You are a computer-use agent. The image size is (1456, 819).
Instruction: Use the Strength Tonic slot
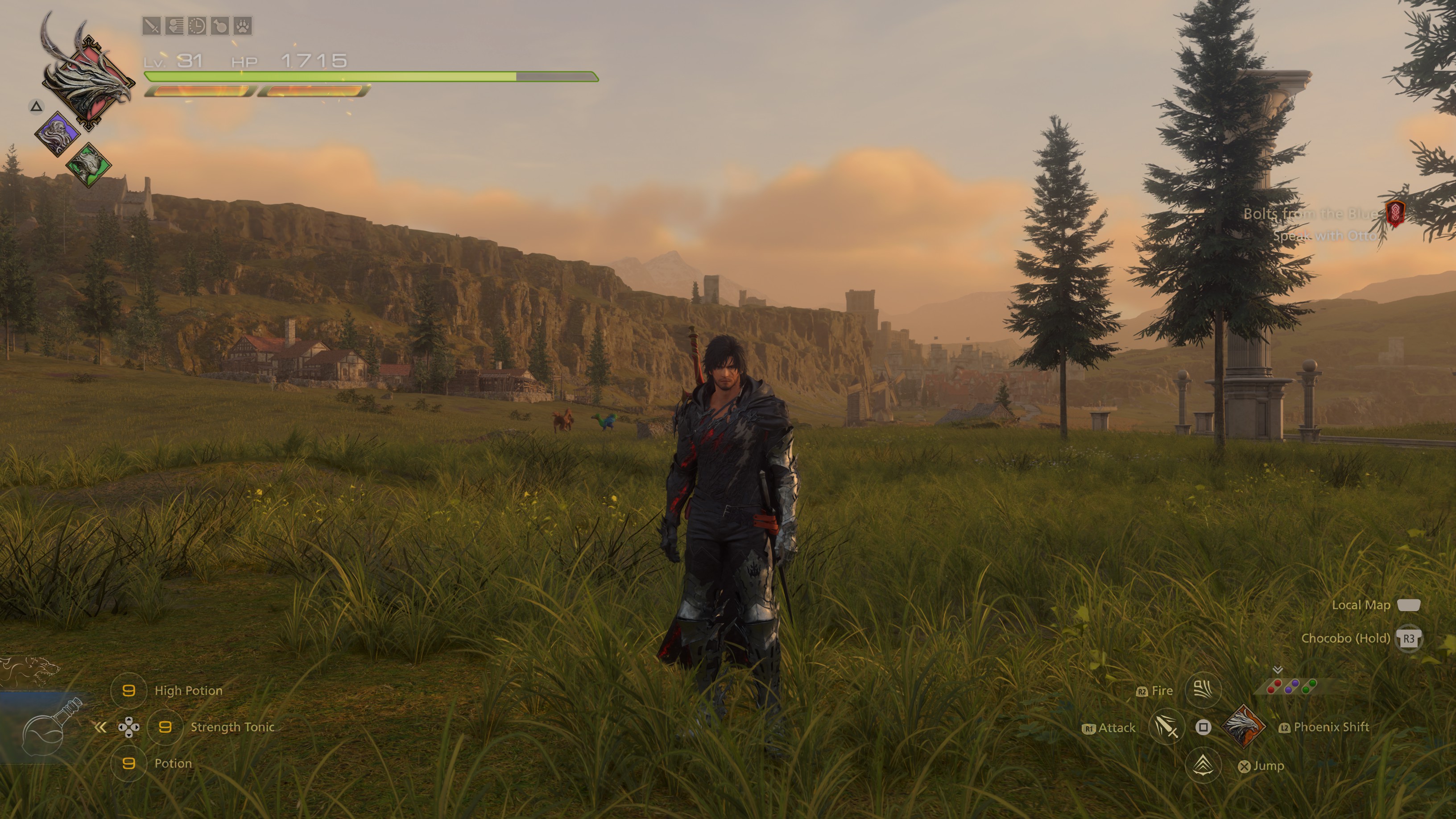(165, 727)
